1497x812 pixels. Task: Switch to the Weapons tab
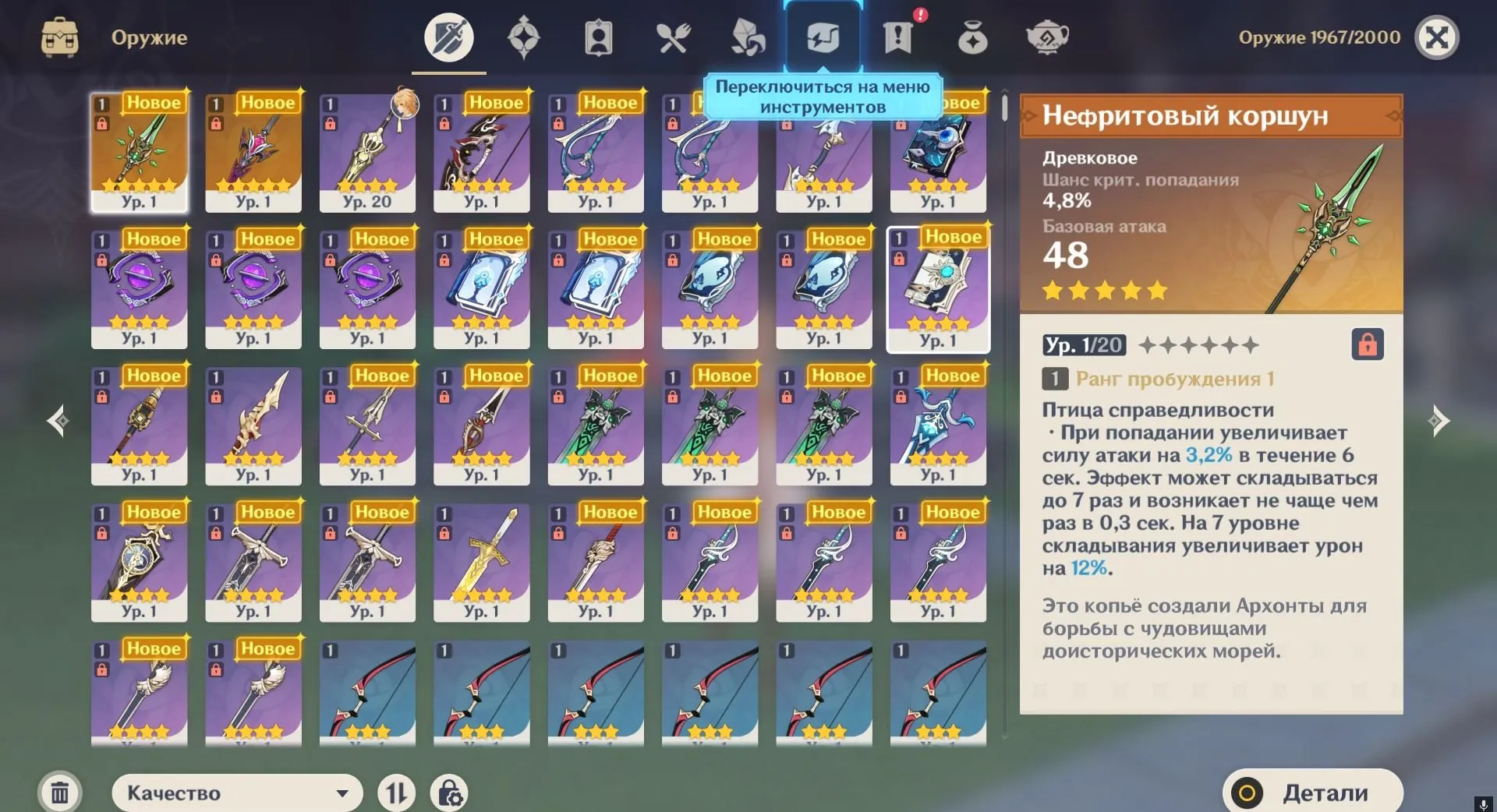tap(448, 35)
